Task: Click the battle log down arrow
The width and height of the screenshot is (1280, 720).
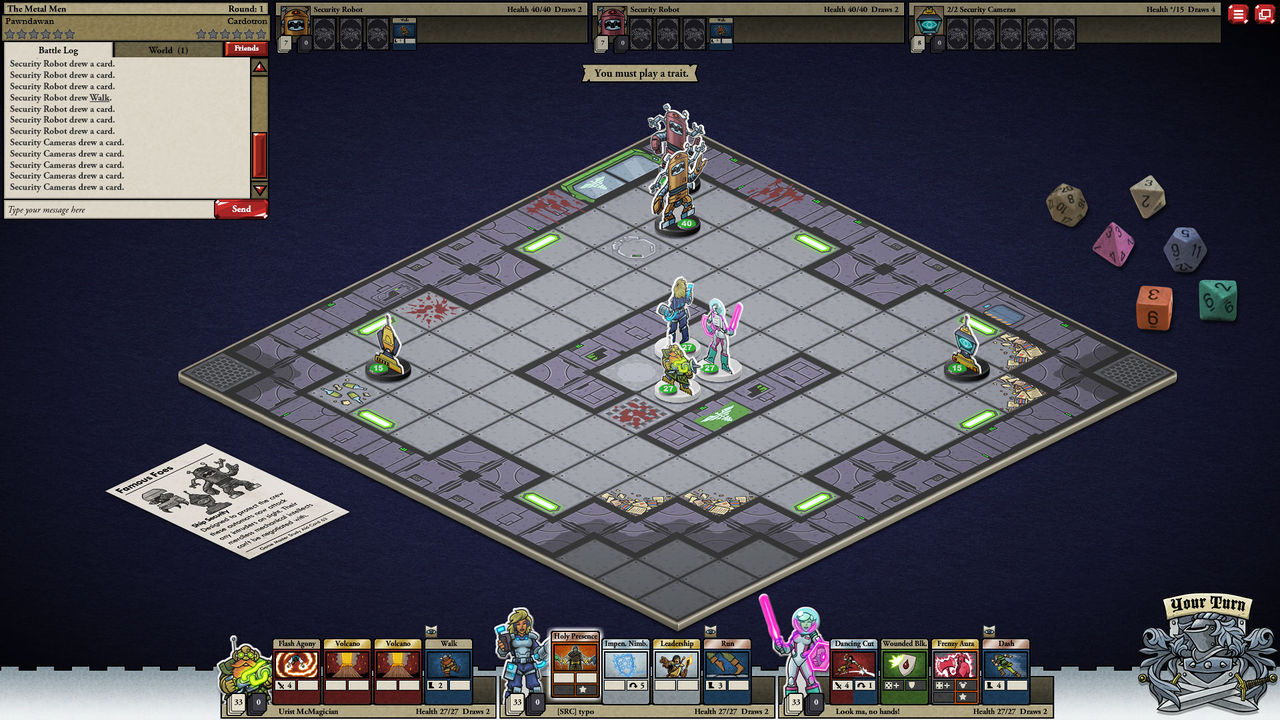Action: pos(259,190)
